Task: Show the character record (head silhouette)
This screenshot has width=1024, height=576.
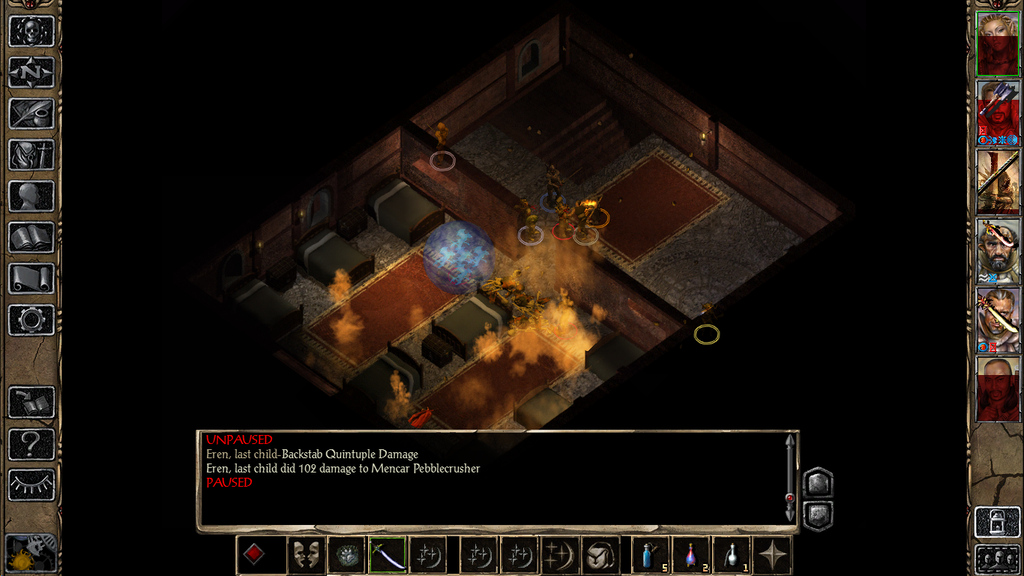Action: pyautogui.click(x=31, y=196)
